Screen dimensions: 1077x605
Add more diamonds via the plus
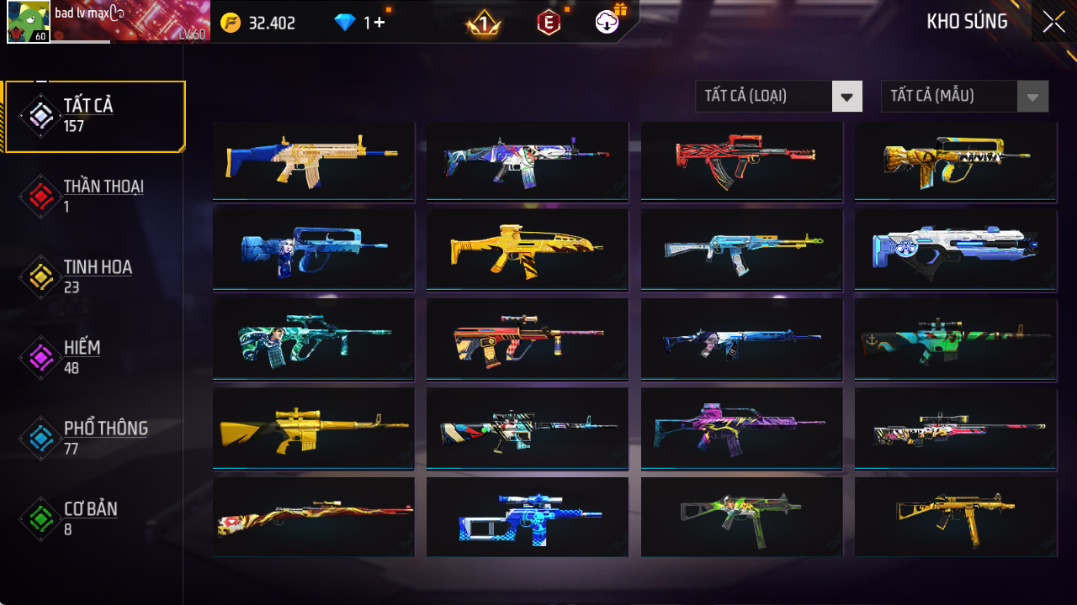(378, 22)
